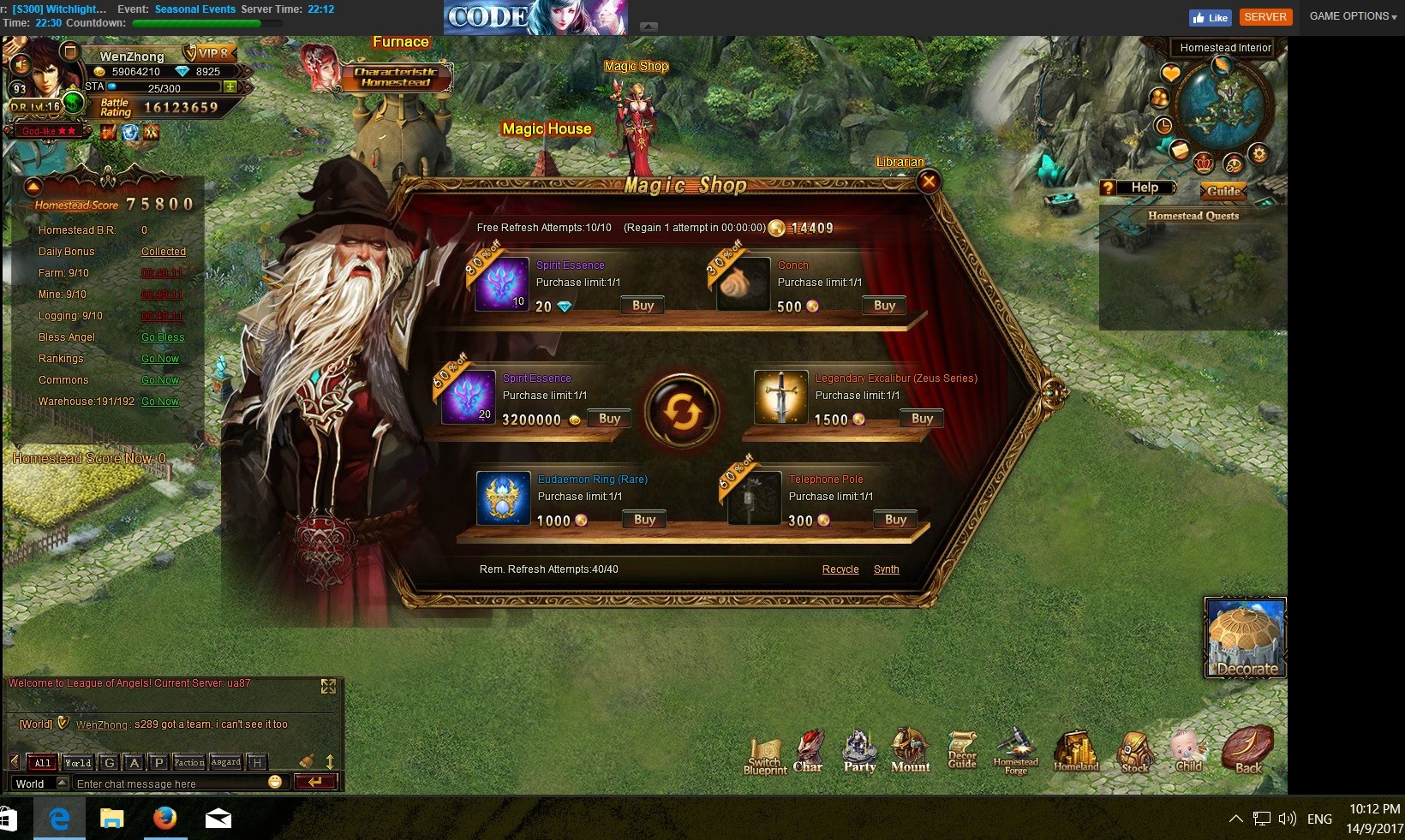Open the Stock menu
The width and height of the screenshot is (1405, 840).
click(x=1134, y=752)
